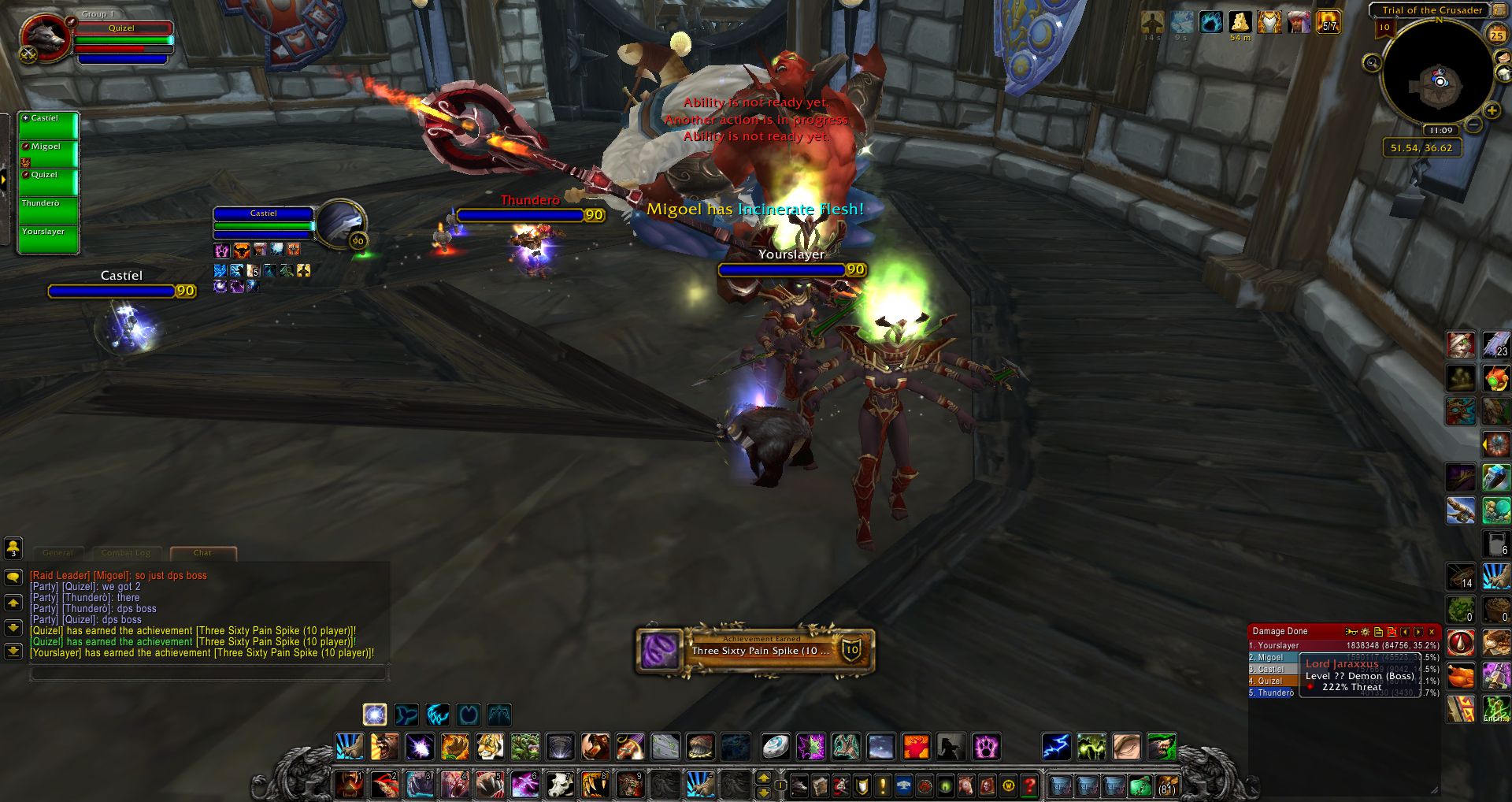
Task: Use the tiger head ability
Action: point(489,746)
